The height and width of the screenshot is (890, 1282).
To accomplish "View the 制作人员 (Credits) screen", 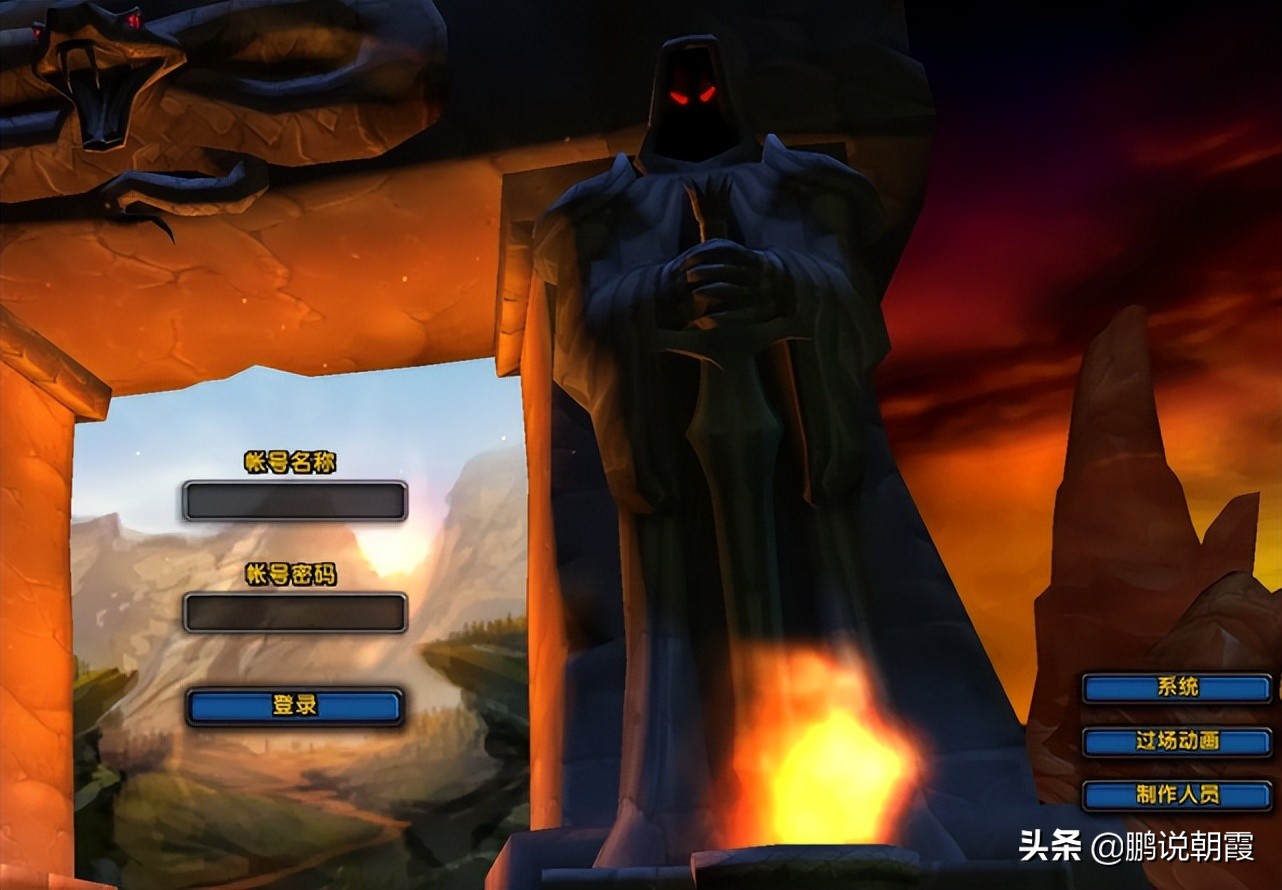I will (1180, 796).
